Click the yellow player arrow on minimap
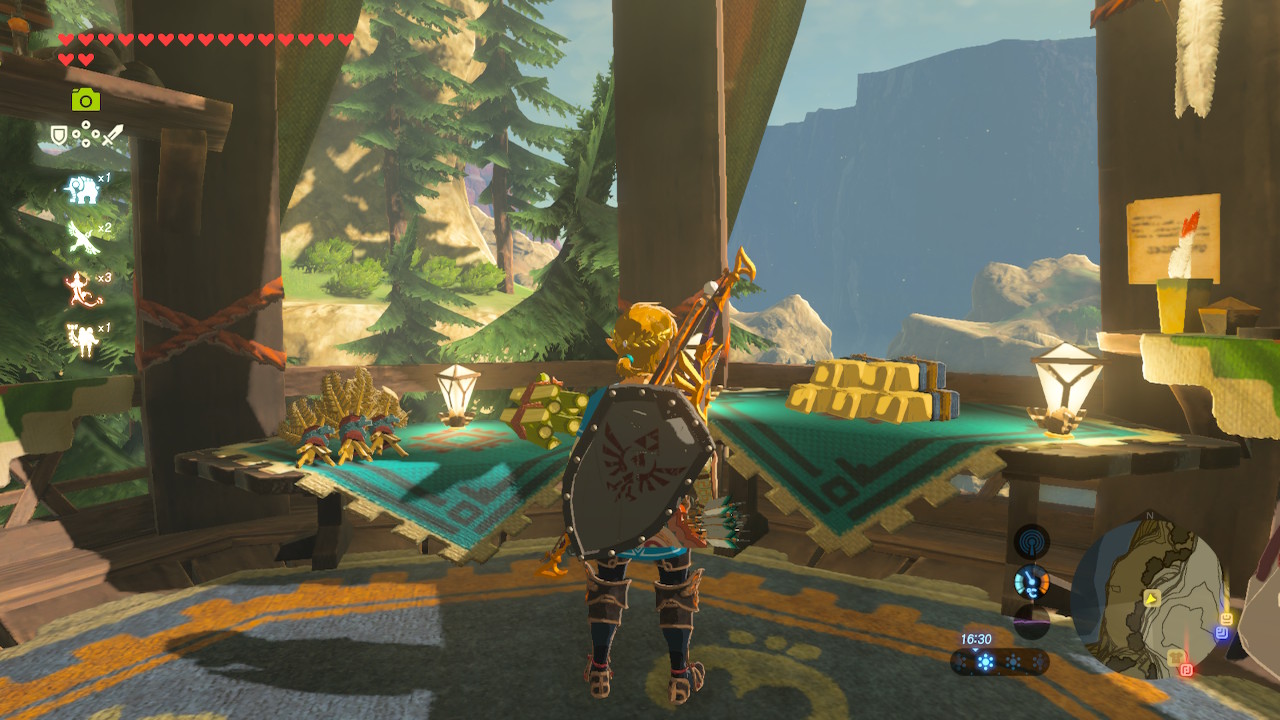Image resolution: width=1280 pixels, height=720 pixels. 1152,598
